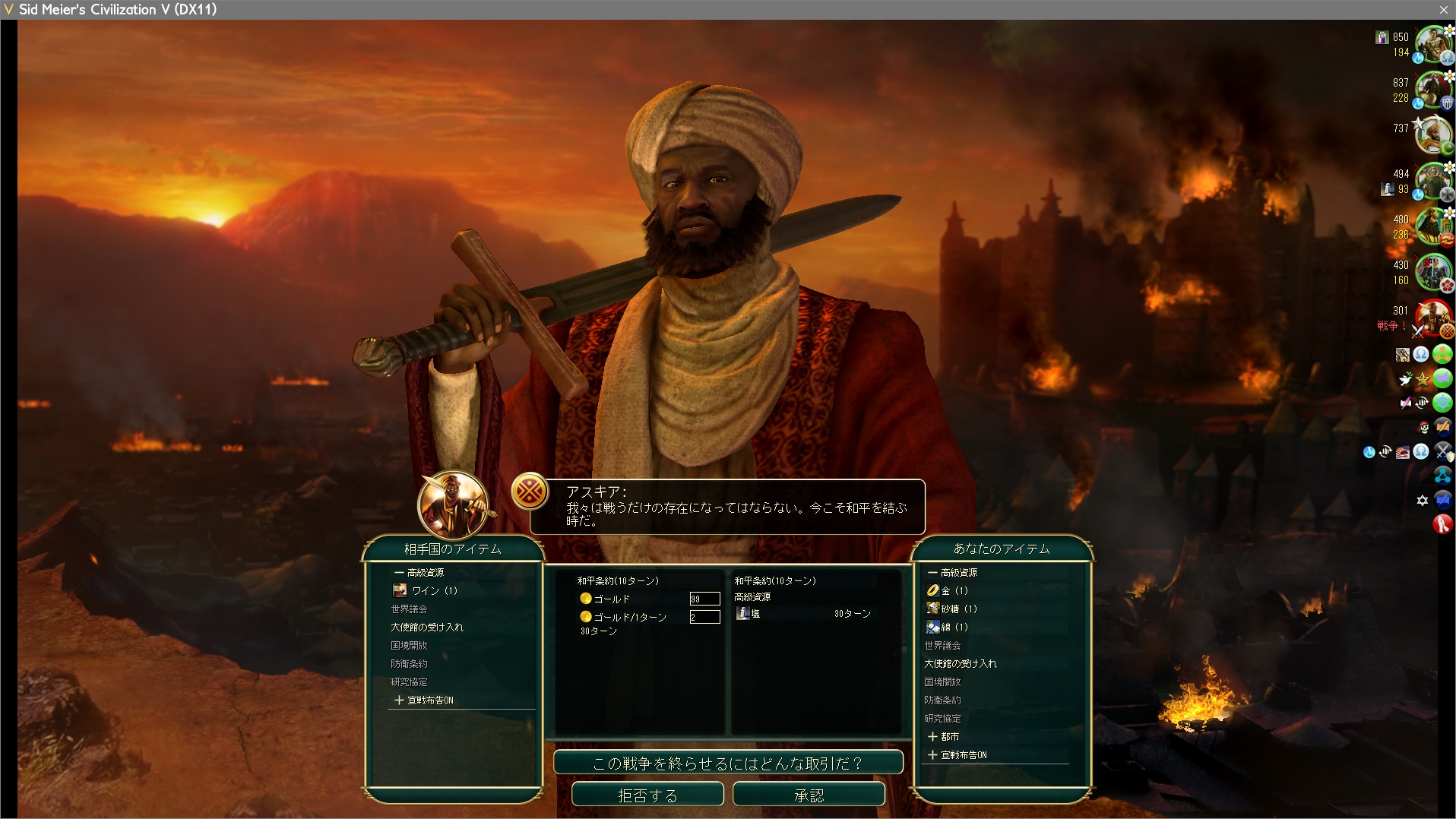1456x819 pixels.
Task: Edit the ゴールド/1ターン amount field
Action: (x=704, y=617)
